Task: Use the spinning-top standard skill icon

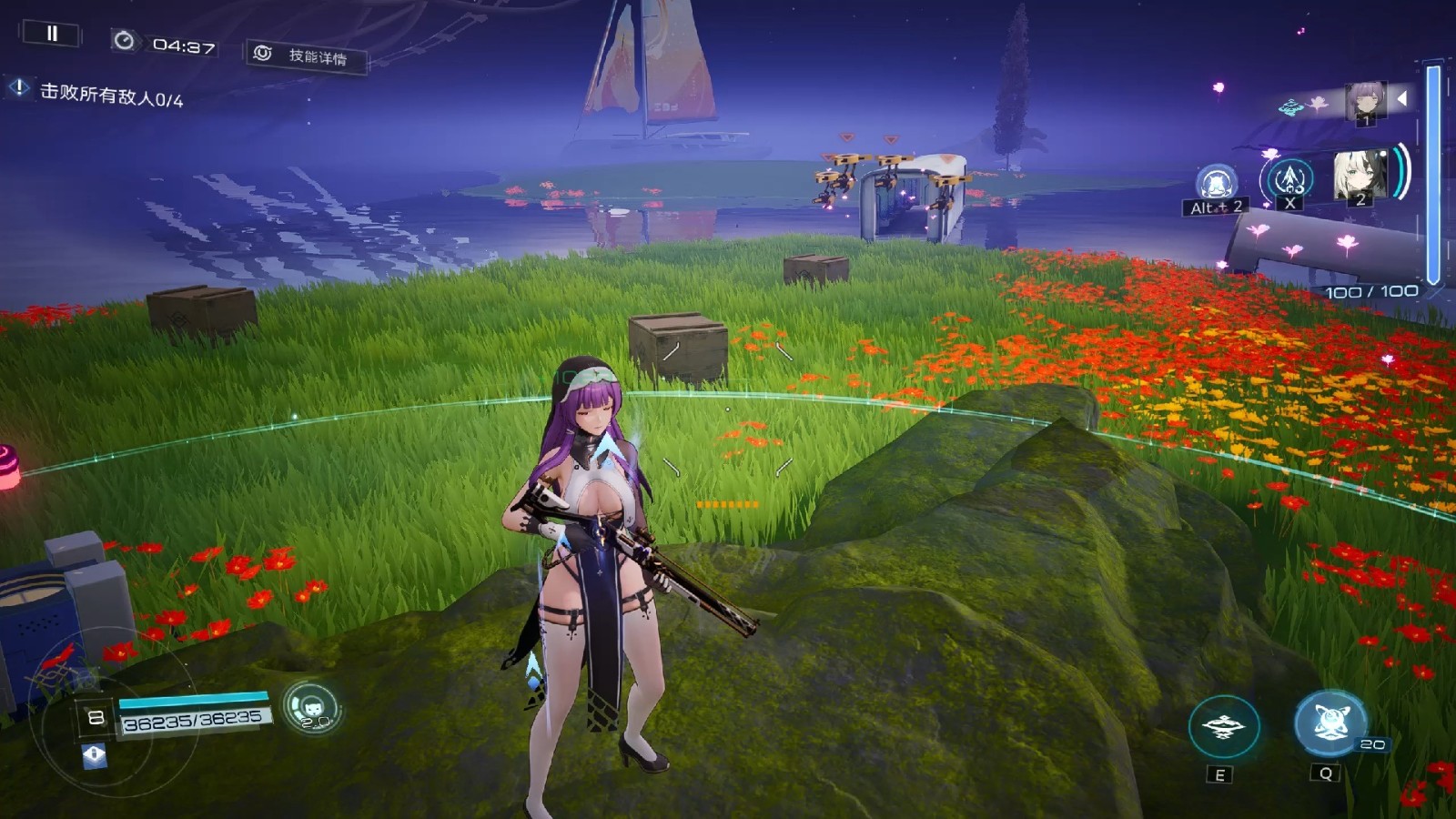Action: (x=1223, y=726)
